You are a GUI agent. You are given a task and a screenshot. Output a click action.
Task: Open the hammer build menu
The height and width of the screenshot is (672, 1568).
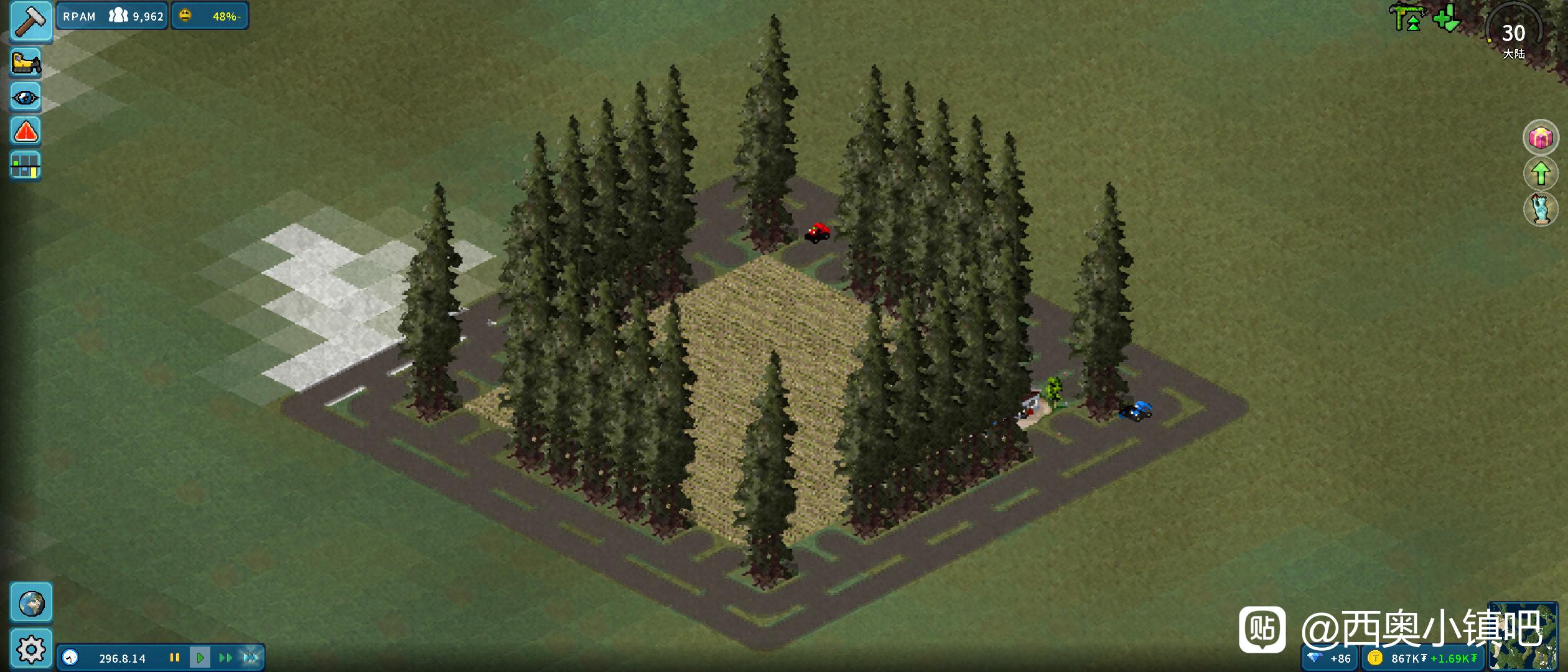click(30, 20)
